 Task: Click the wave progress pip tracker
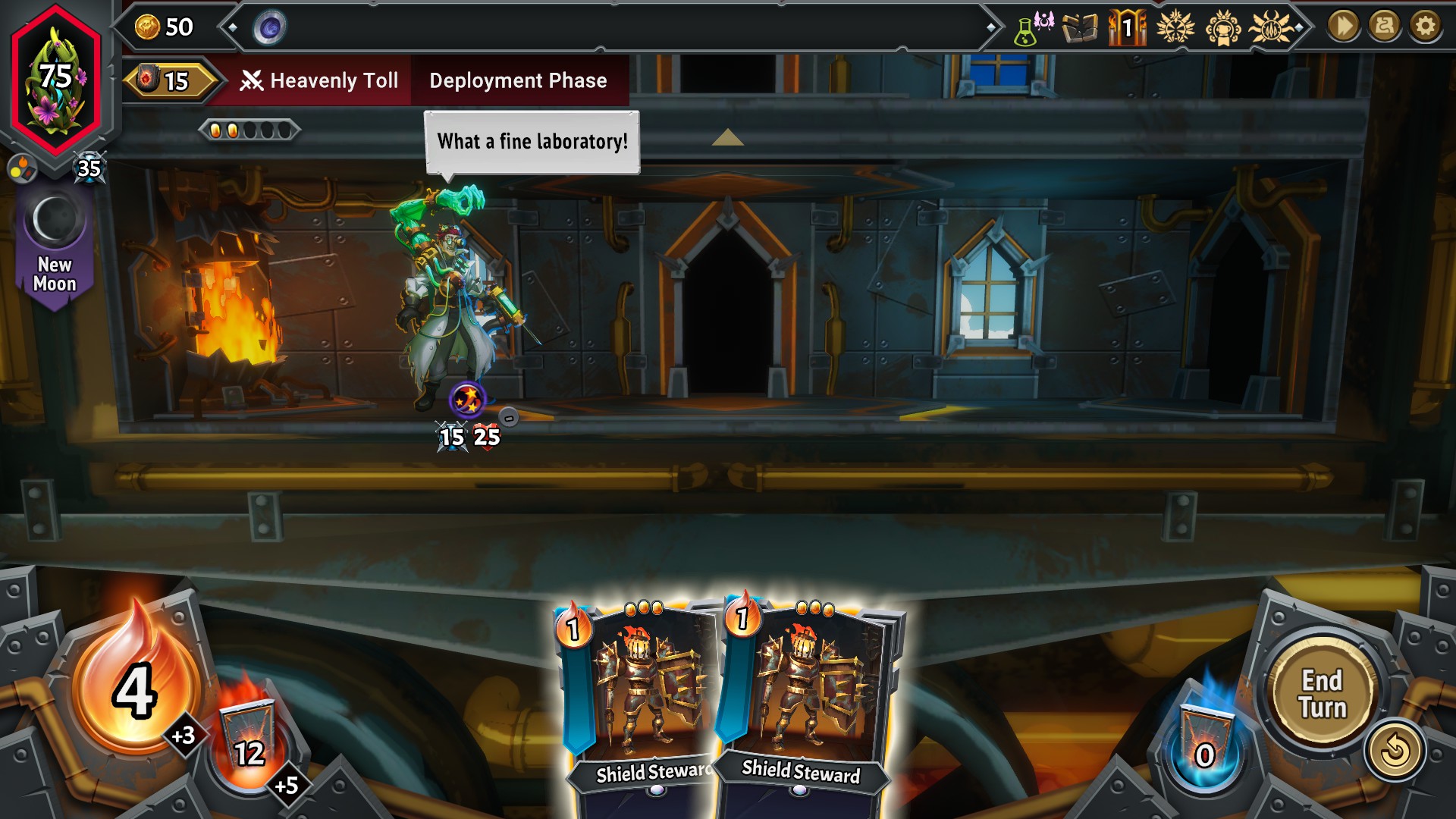pyautogui.click(x=249, y=130)
